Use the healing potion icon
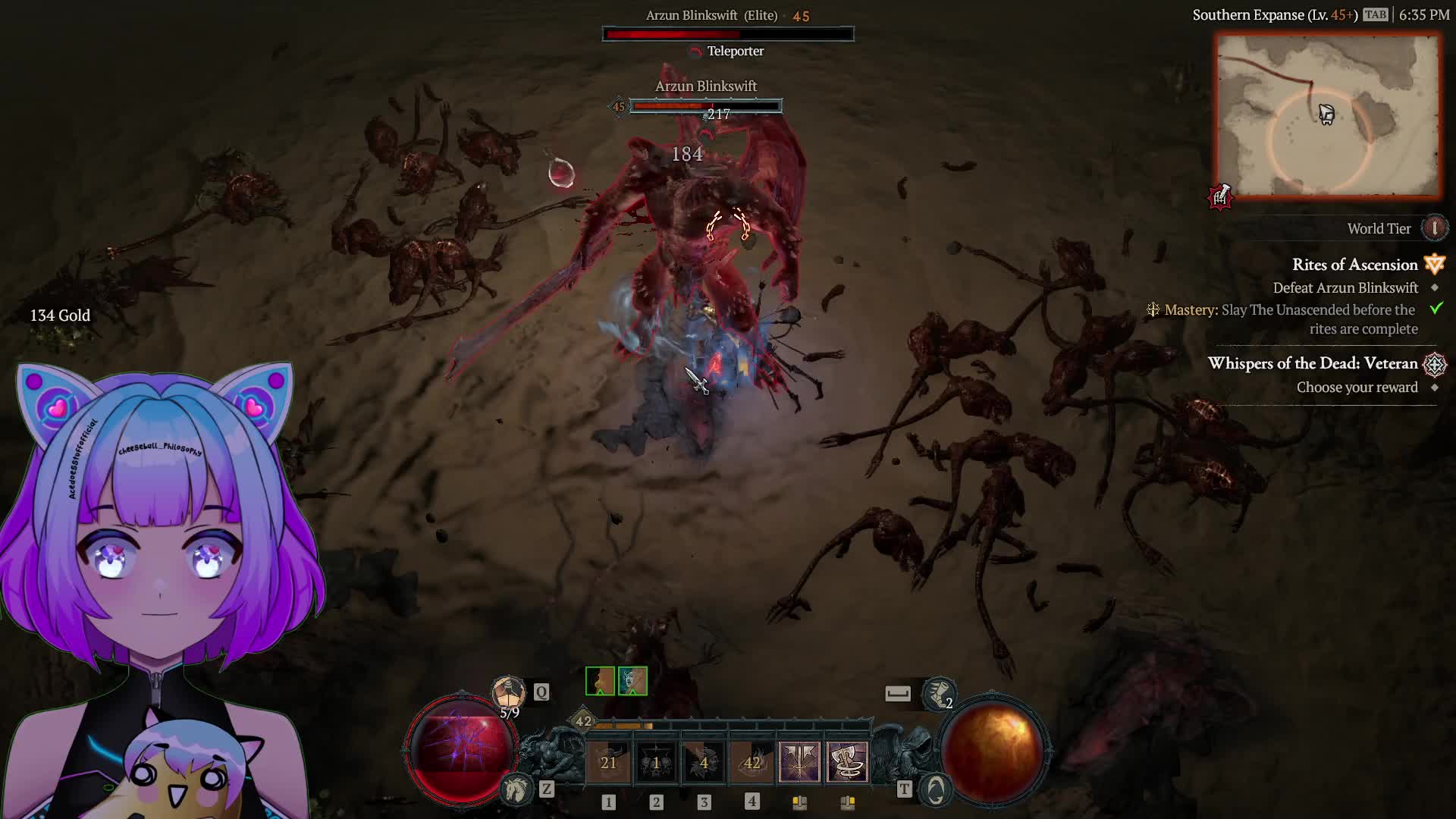The image size is (1456, 819). [x=508, y=692]
